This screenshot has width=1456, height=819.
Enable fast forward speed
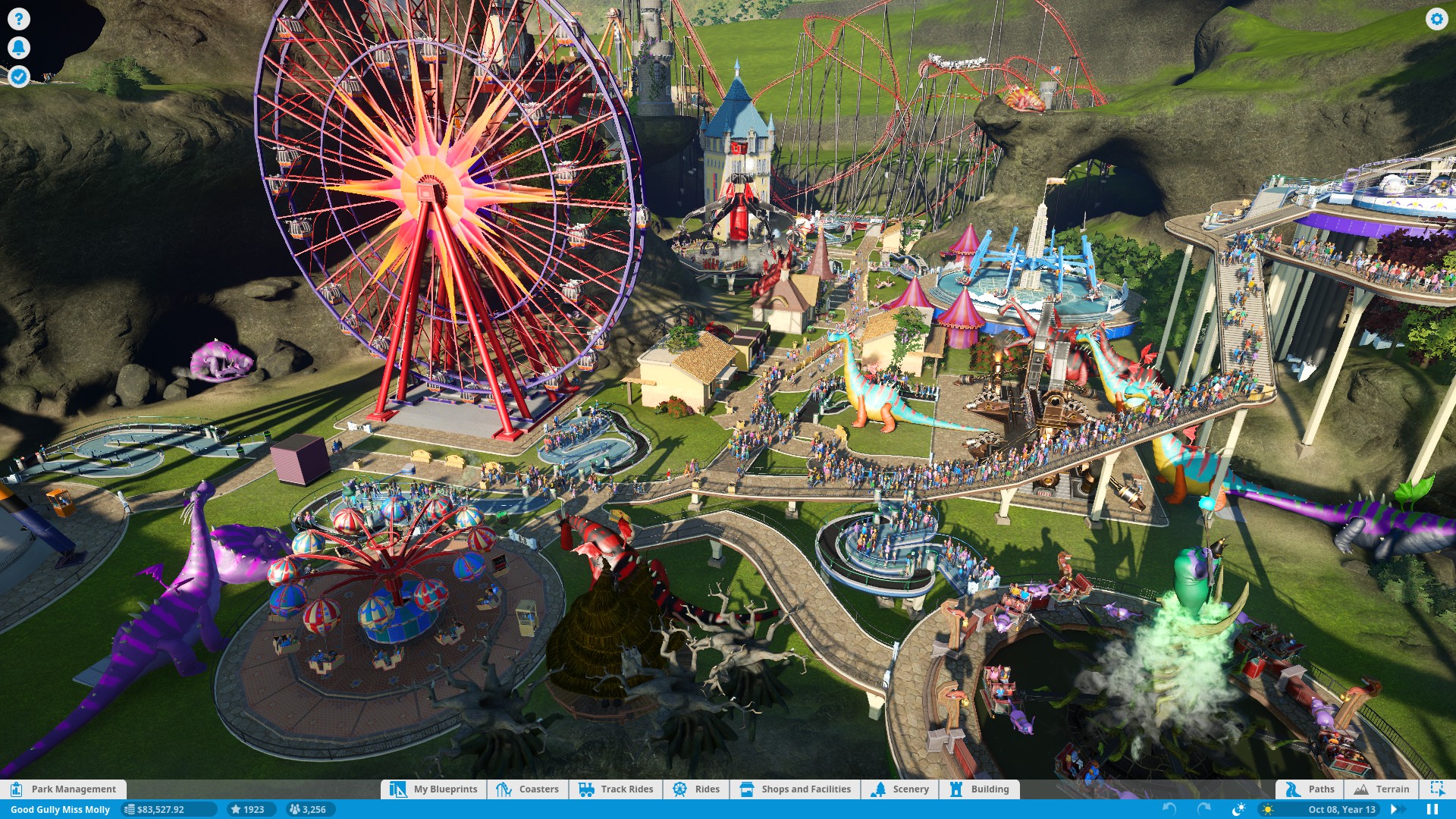(x=1398, y=809)
